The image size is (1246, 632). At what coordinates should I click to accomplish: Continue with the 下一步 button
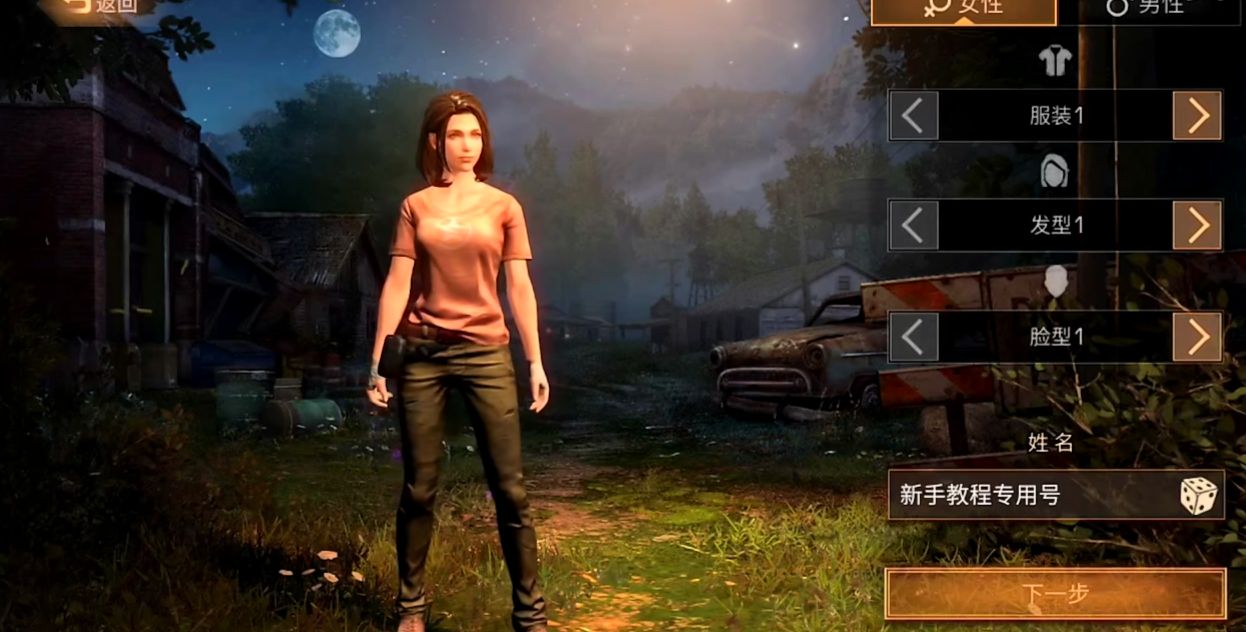(1055, 594)
